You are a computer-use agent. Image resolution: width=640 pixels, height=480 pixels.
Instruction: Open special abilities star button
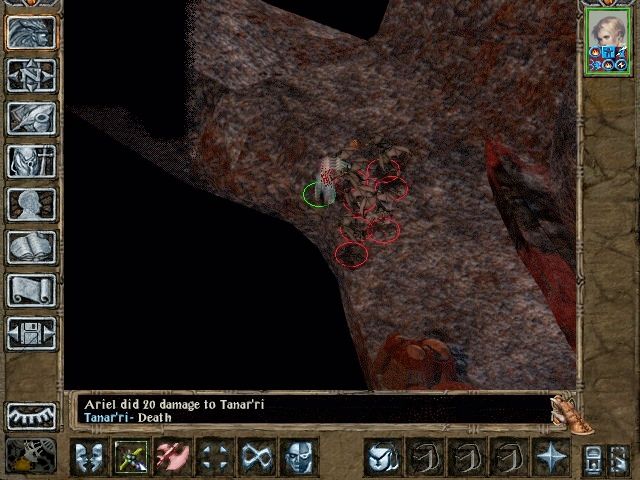(551, 457)
